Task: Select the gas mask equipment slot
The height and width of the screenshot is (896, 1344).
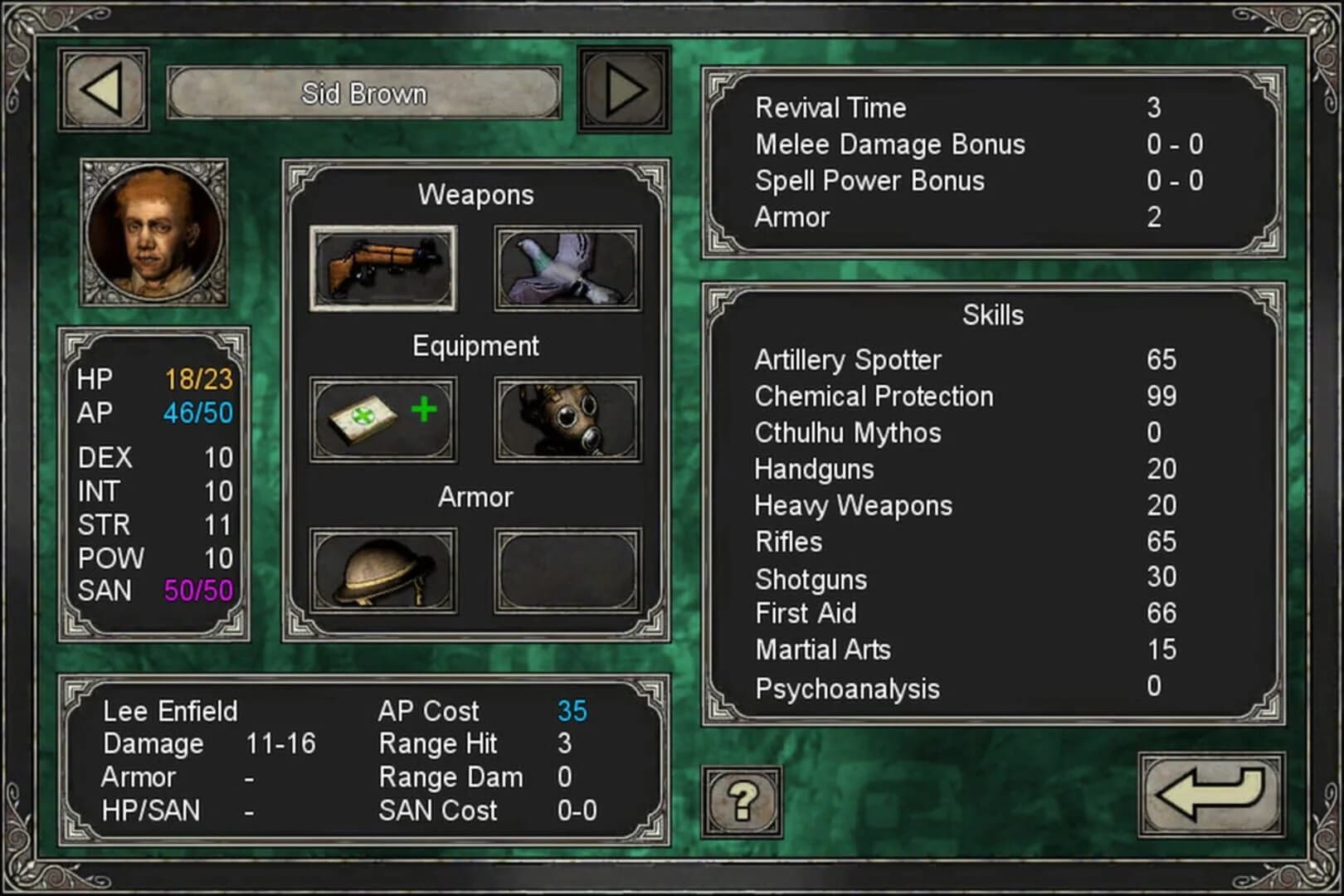Action: point(567,419)
